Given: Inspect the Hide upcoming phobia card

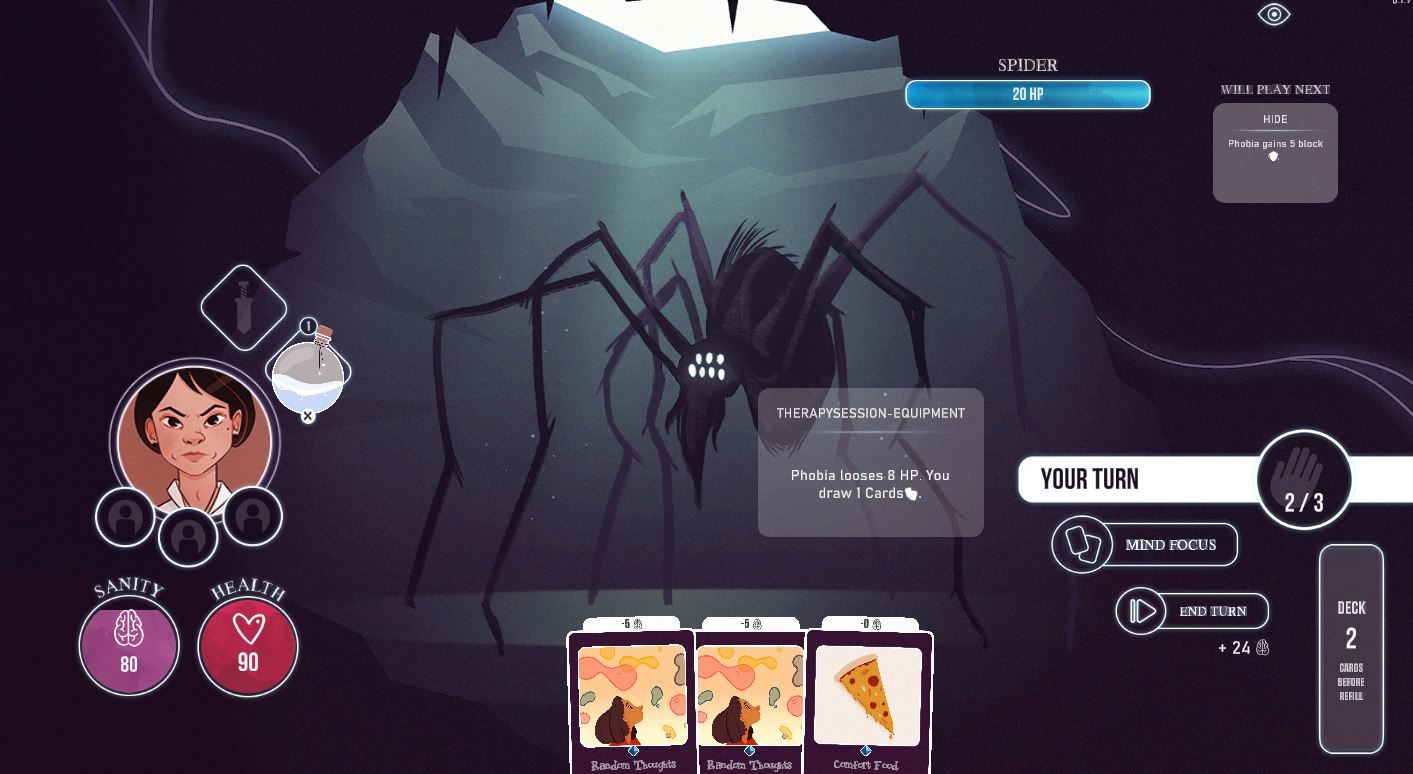Looking at the screenshot, I should [1275, 152].
